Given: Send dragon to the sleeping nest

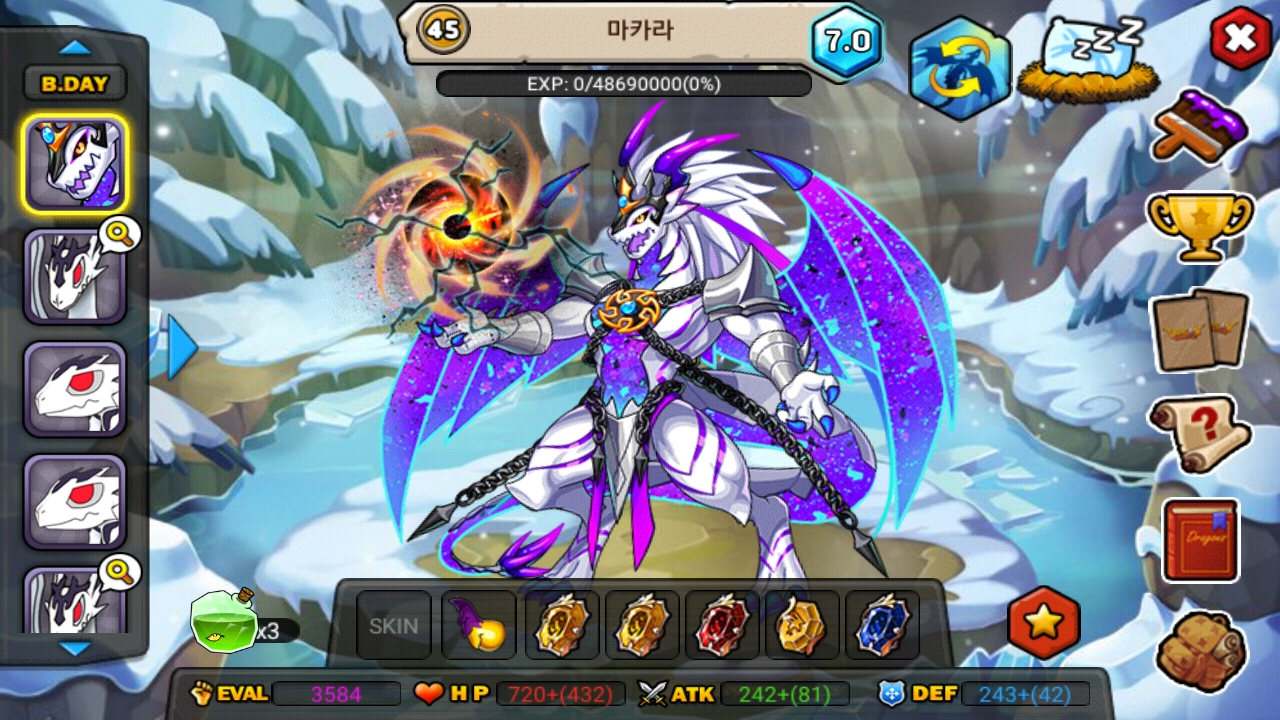Looking at the screenshot, I should [x=1088, y=60].
